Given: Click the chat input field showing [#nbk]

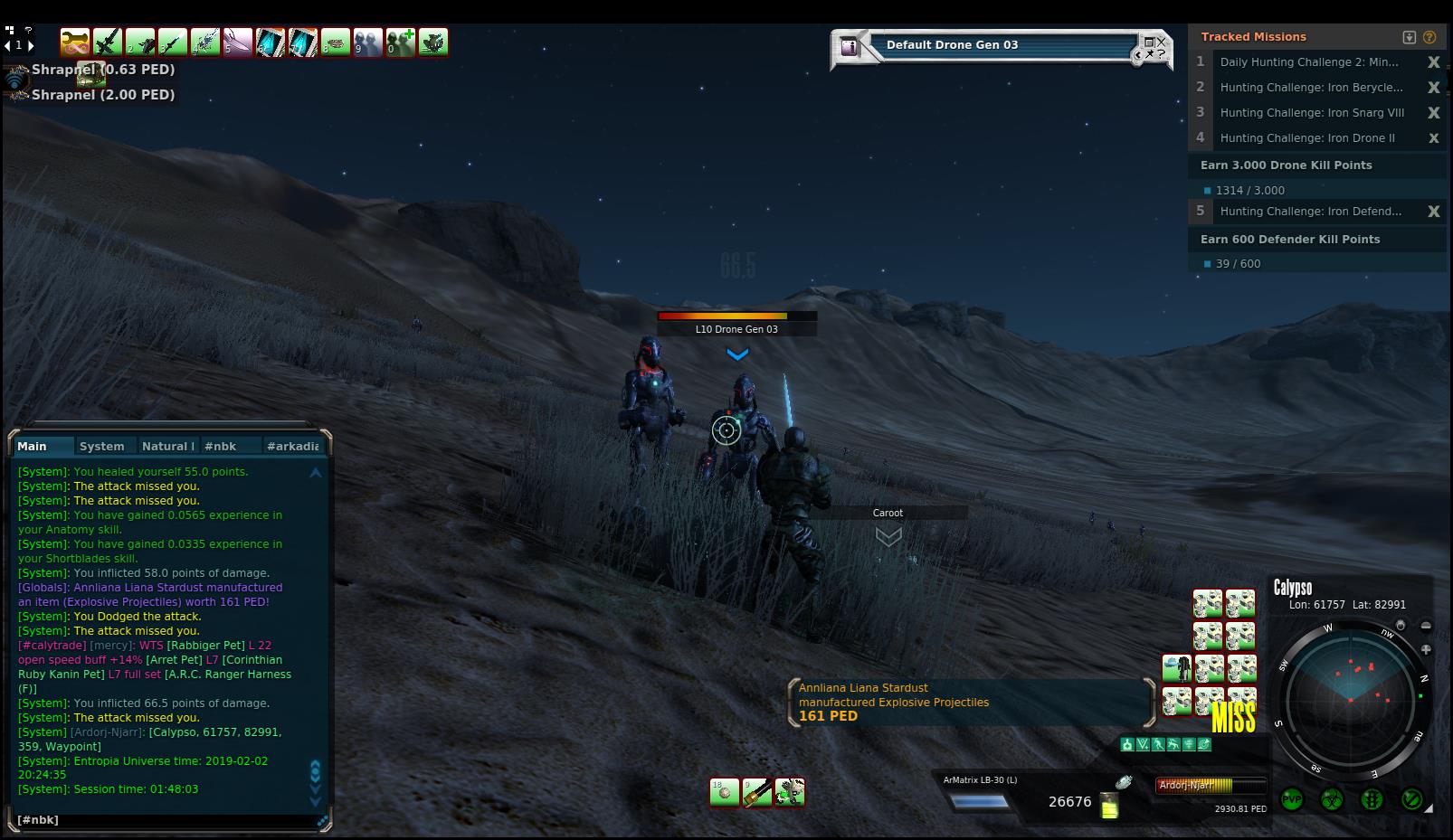Looking at the screenshot, I should click(x=167, y=820).
